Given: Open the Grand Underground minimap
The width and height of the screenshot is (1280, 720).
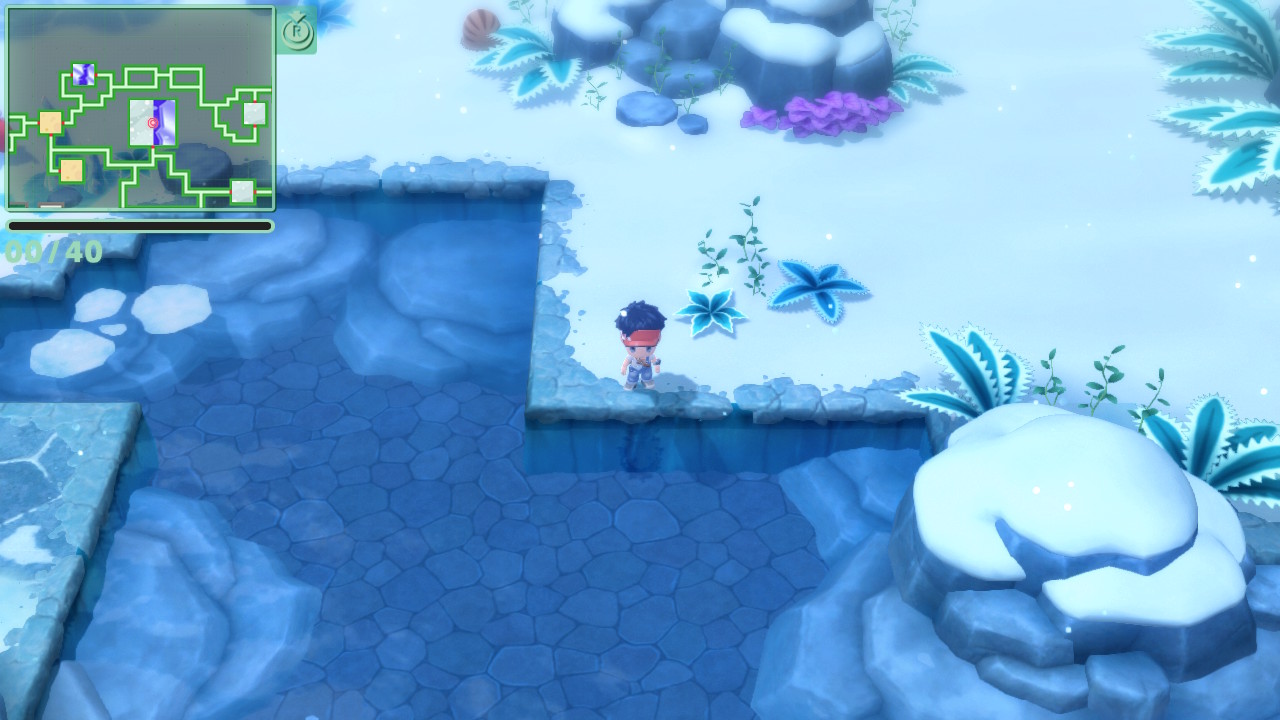Looking at the screenshot, I should 140,108.
